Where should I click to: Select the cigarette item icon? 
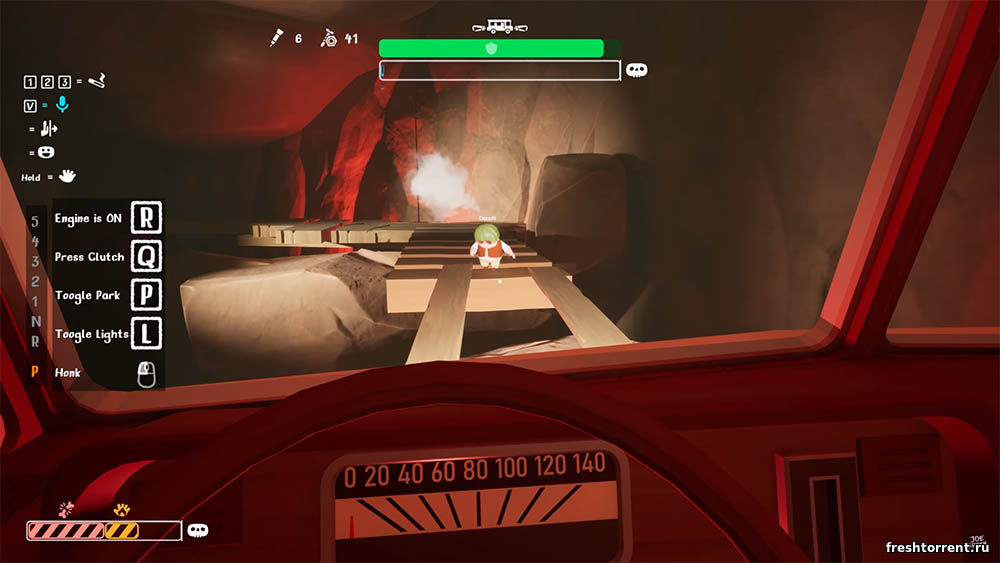tap(97, 80)
